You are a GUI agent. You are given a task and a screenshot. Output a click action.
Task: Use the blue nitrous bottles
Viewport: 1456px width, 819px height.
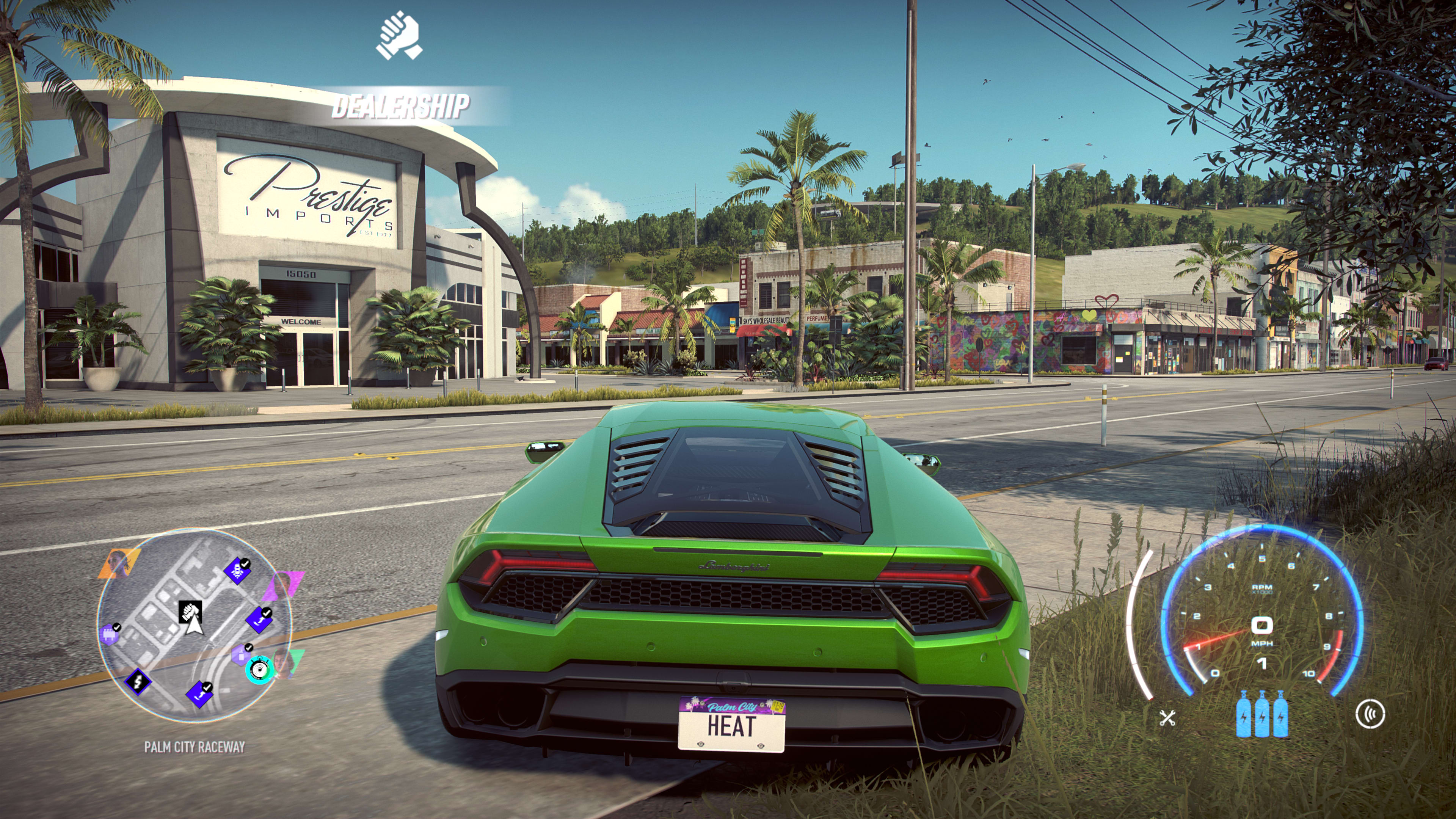1262,714
